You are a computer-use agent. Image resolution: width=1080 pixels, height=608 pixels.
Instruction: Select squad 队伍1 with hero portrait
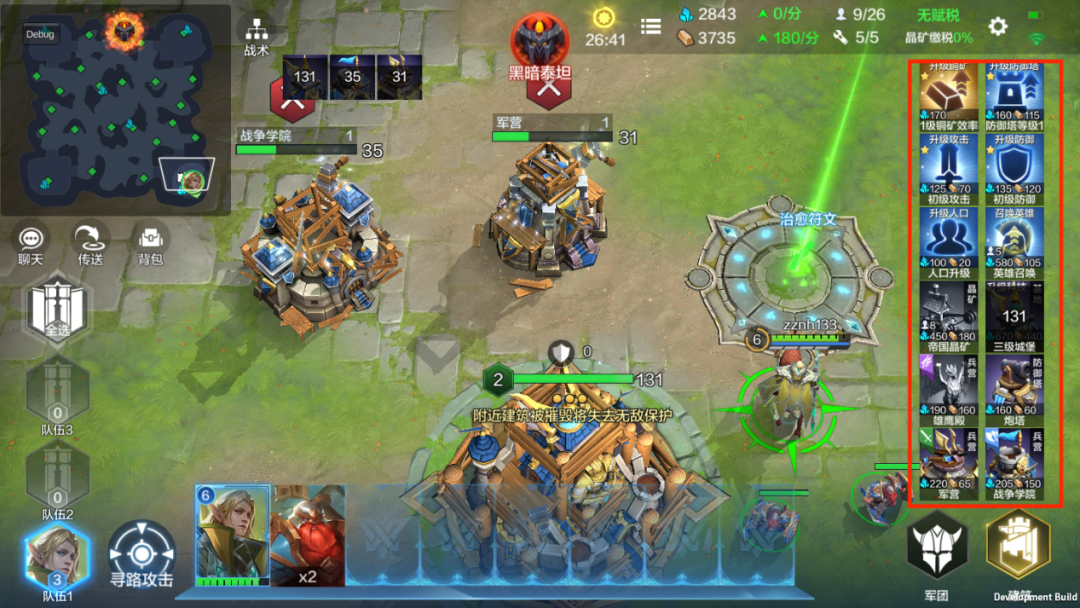click(57, 561)
